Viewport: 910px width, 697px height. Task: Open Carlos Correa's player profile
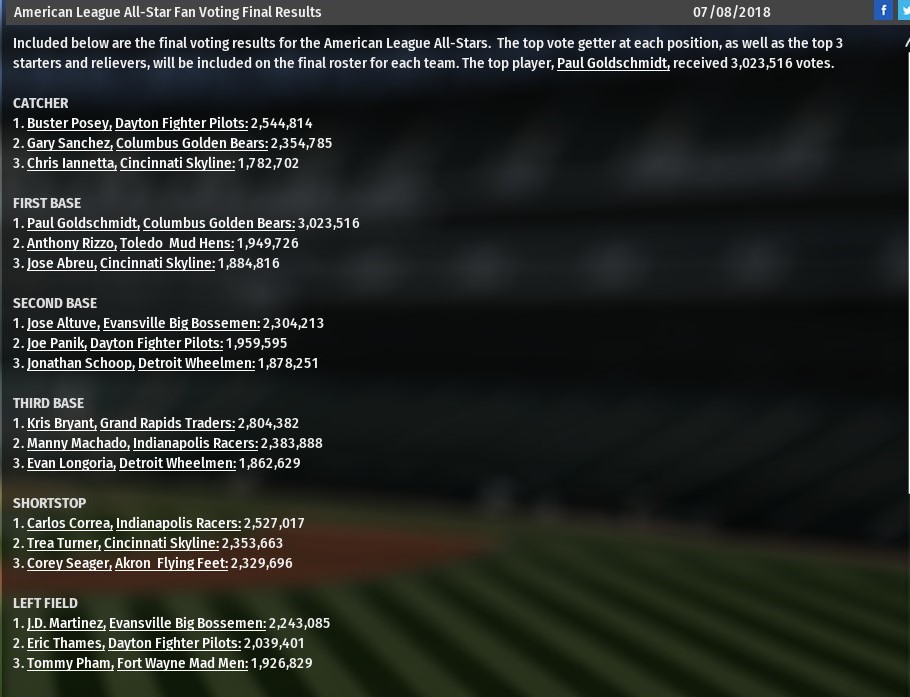point(69,523)
